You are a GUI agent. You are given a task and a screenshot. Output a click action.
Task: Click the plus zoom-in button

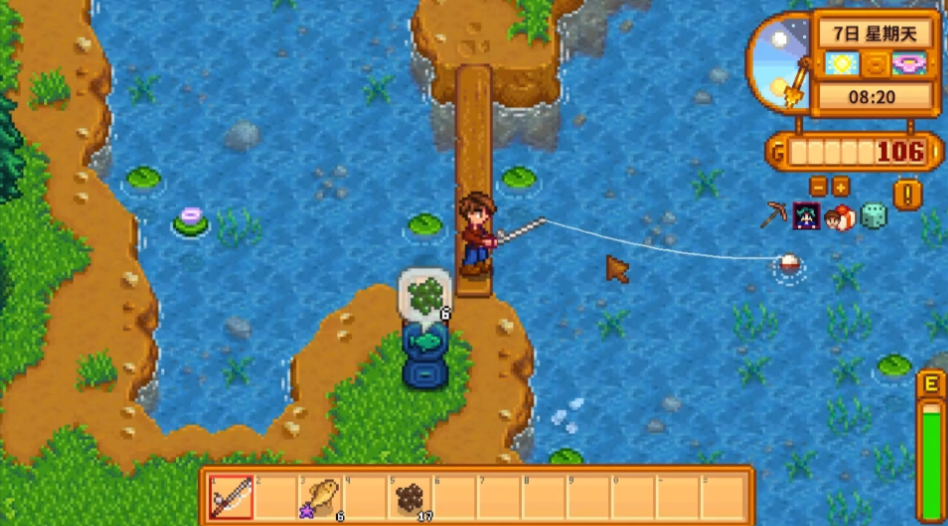(x=841, y=186)
